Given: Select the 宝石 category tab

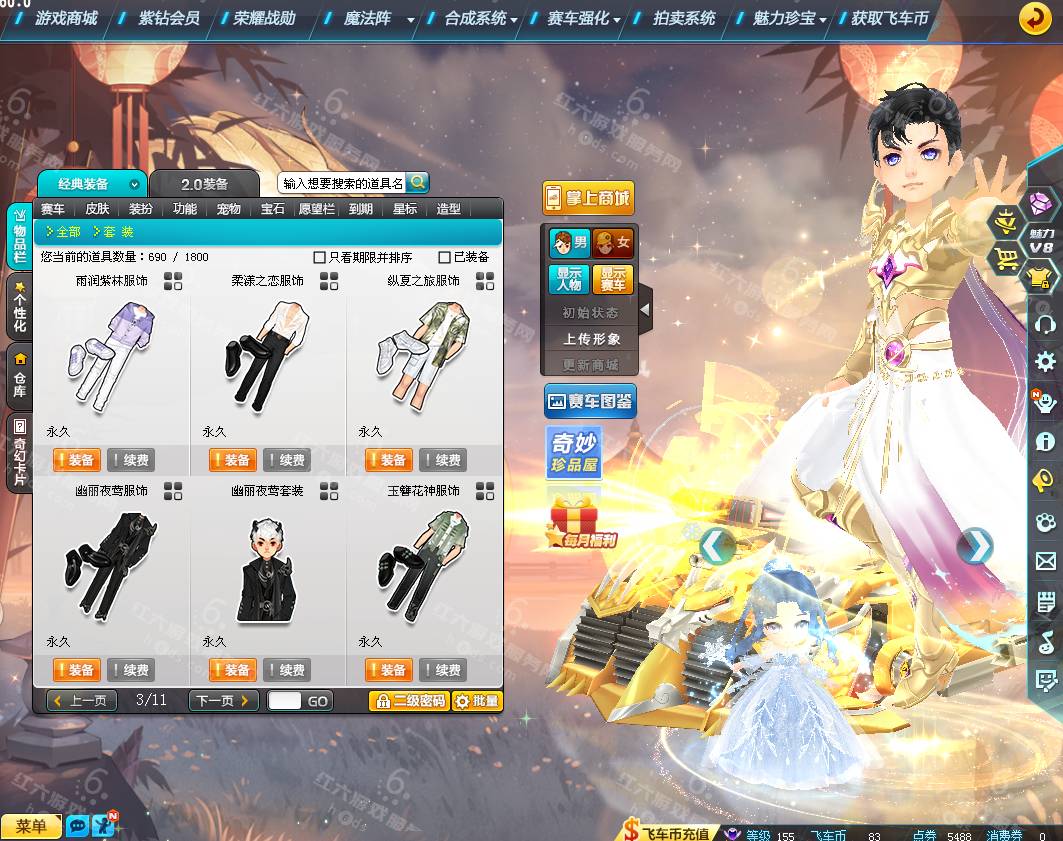Looking at the screenshot, I should (x=273, y=209).
